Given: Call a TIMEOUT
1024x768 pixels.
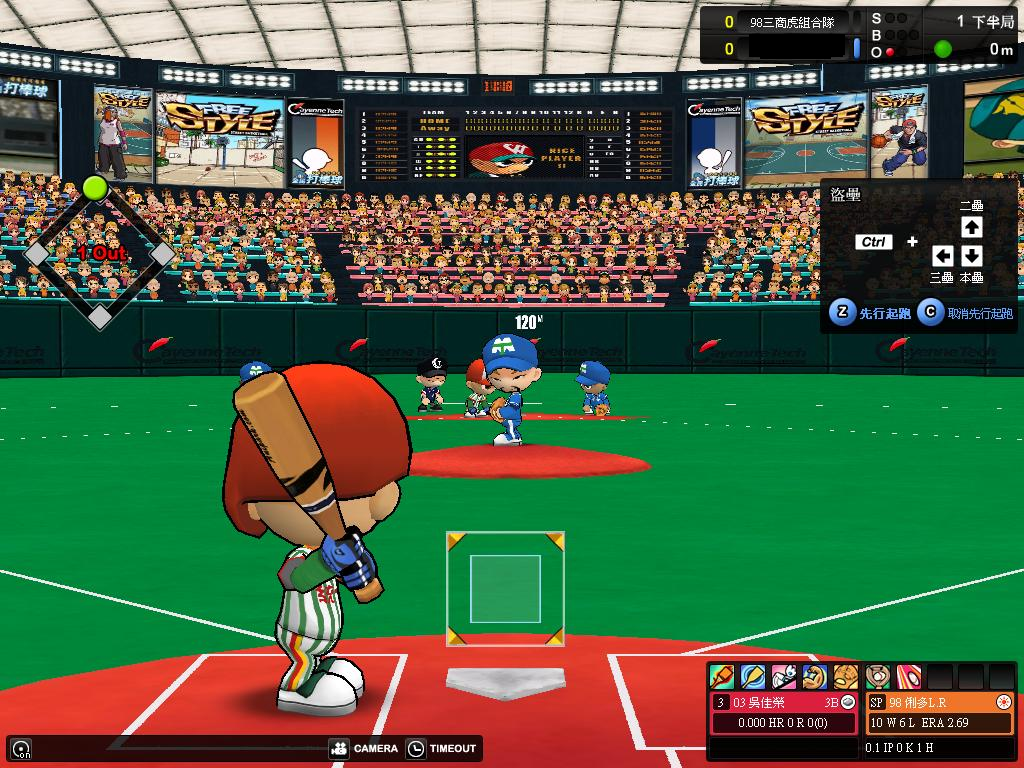Looking at the screenshot, I should click(x=443, y=748).
